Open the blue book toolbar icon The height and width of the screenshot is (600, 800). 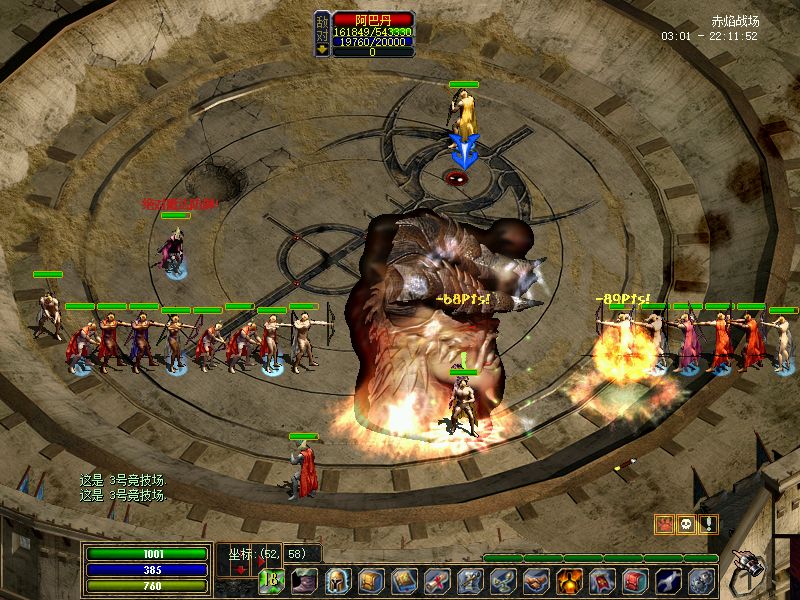pos(404,580)
